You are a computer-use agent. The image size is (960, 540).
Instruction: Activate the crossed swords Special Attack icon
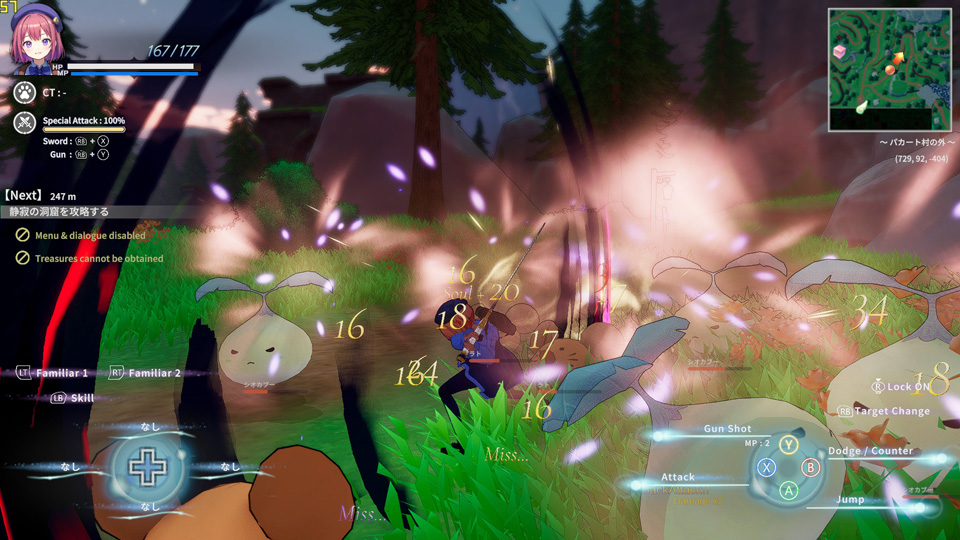coord(25,124)
